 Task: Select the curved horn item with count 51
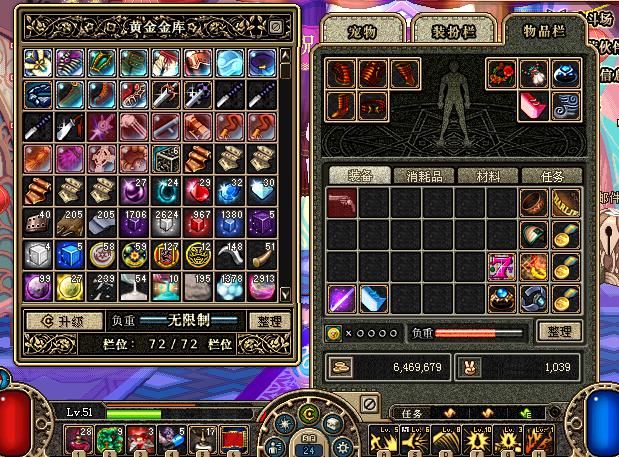pyautogui.click(x=260, y=253)
